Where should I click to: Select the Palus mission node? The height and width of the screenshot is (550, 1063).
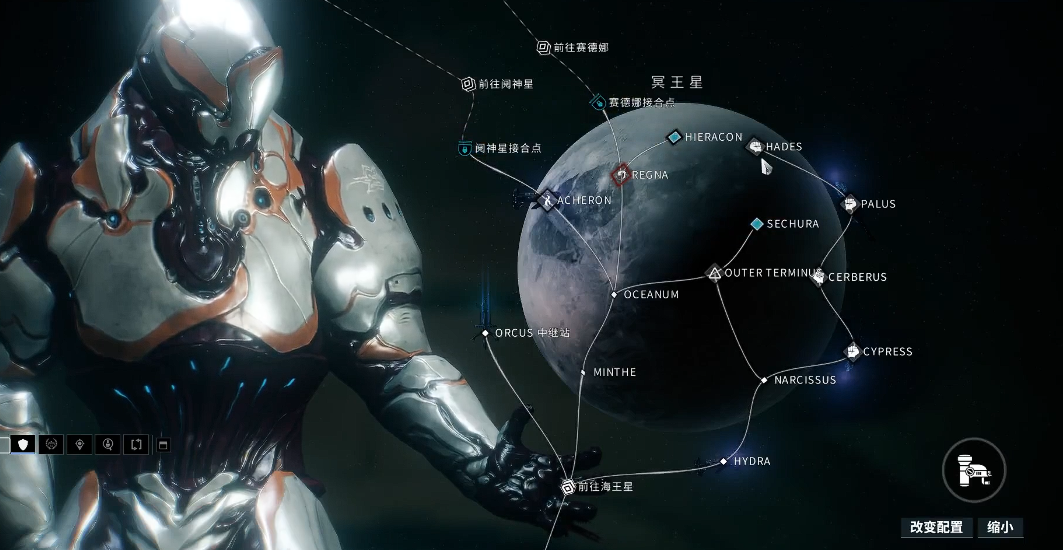[850, 204]
